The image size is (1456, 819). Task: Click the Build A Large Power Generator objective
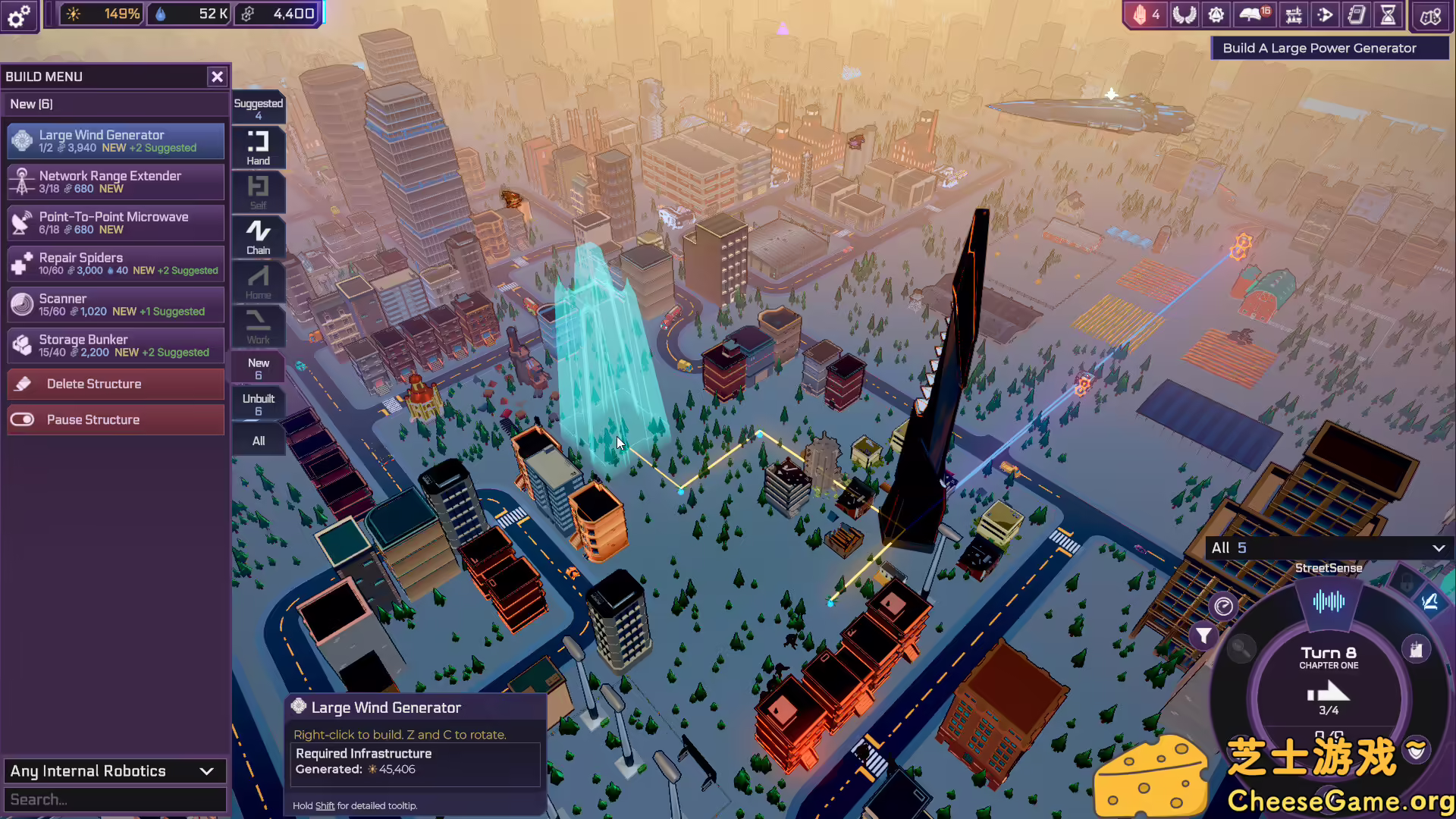(x=1319, y=48)
